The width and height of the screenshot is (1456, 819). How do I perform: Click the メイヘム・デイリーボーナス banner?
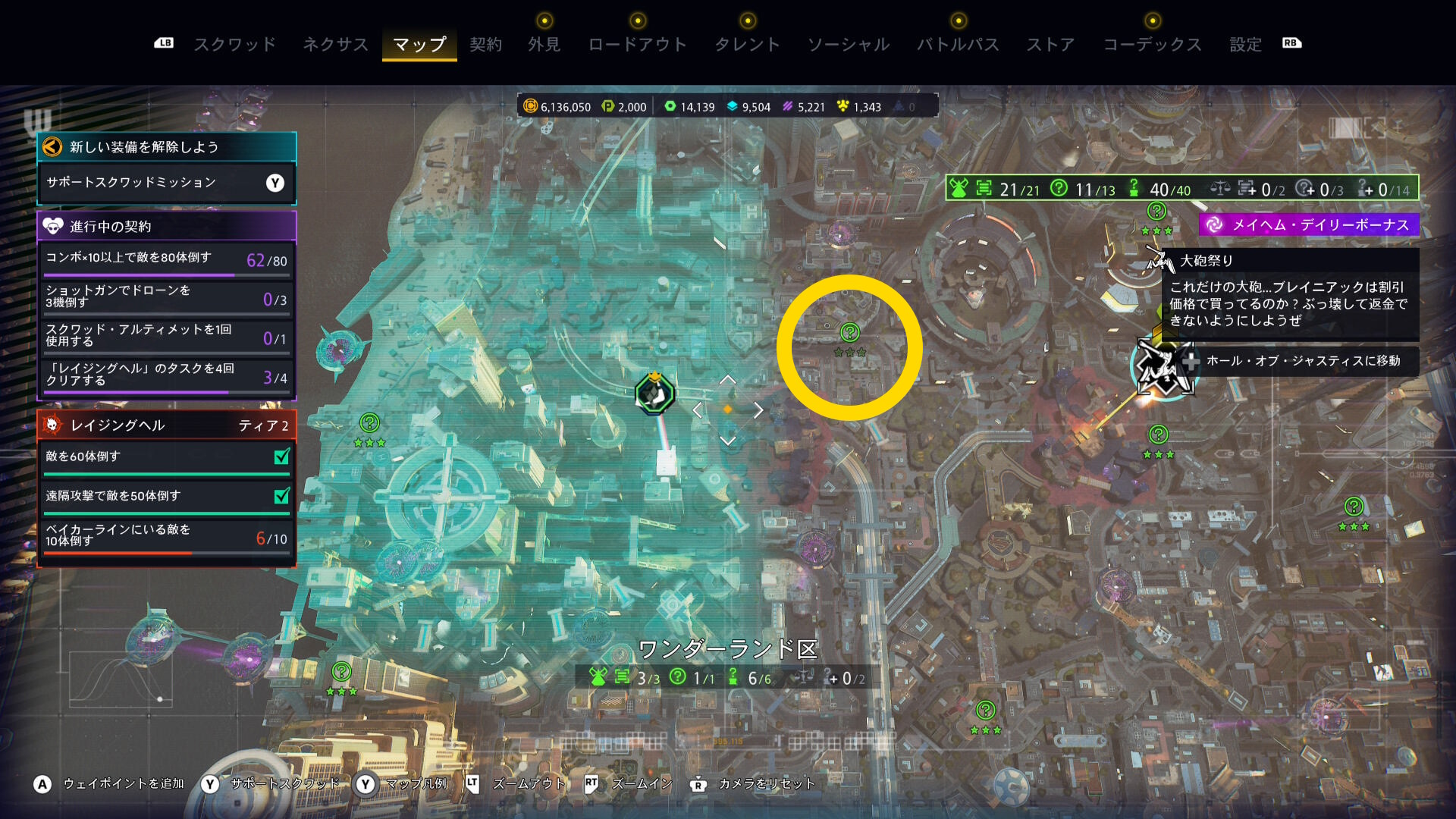[x=1309, y=224]
